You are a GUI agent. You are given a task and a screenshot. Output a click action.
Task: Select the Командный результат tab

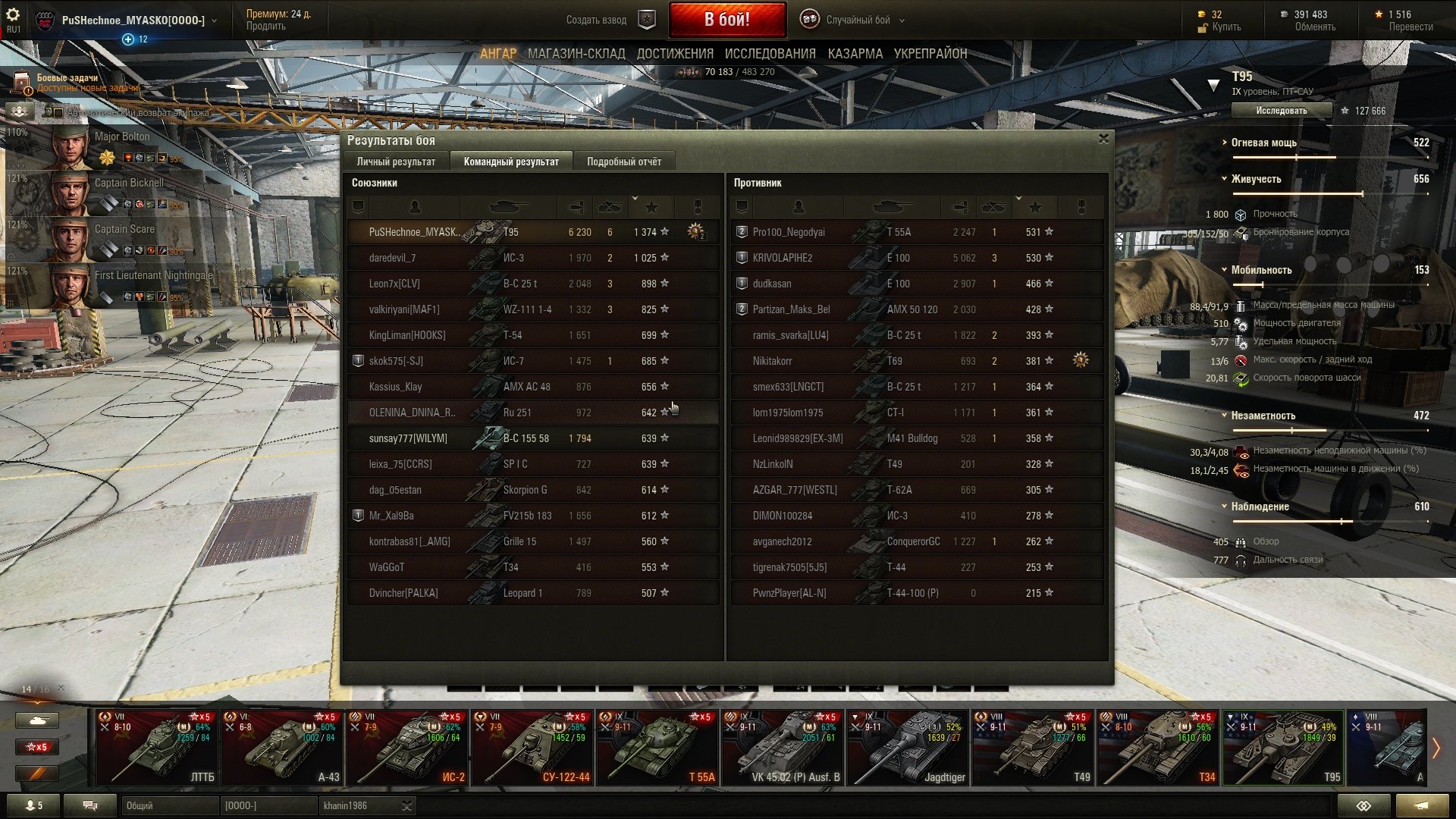pos(511,162)
